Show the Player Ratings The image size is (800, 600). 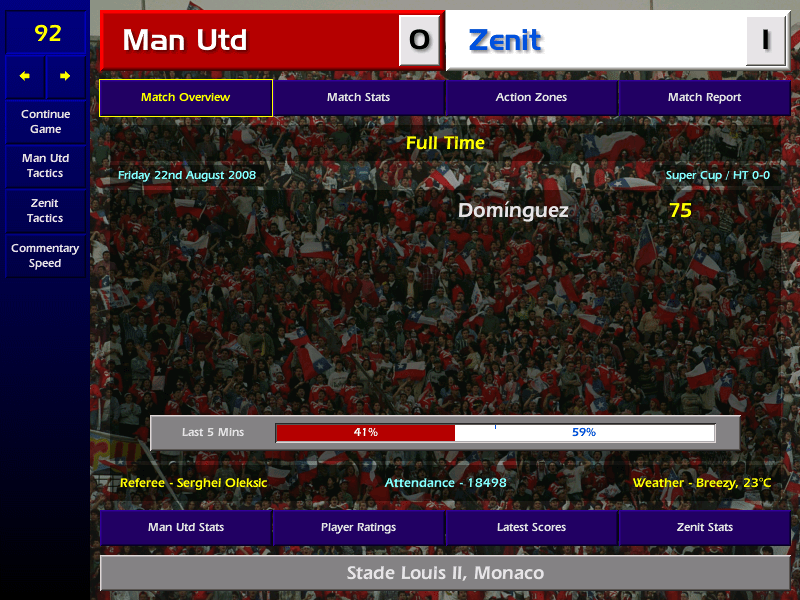click(358, 527)
